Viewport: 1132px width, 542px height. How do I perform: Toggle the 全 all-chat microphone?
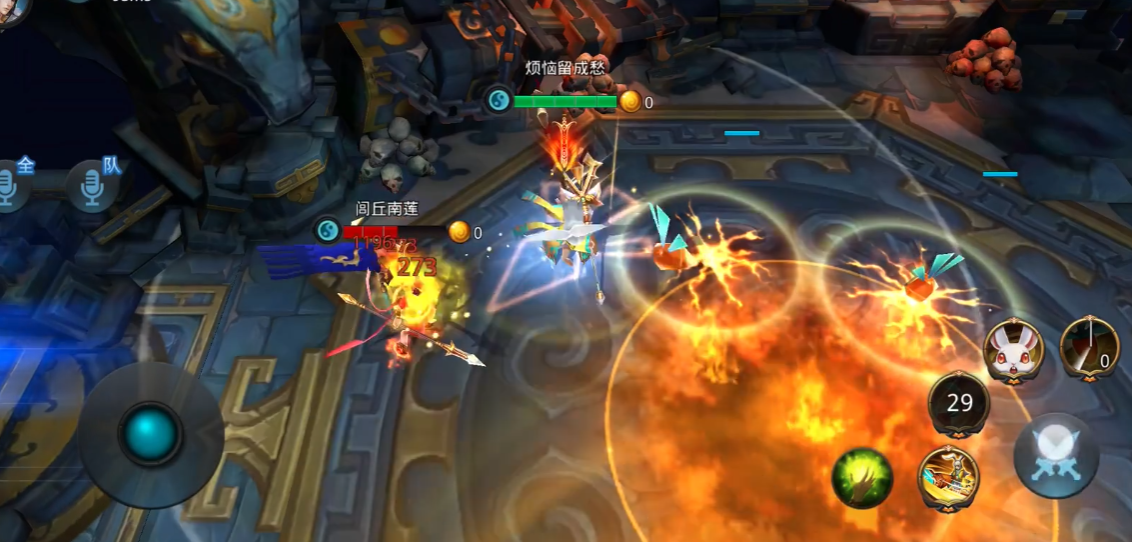(12, 187)
